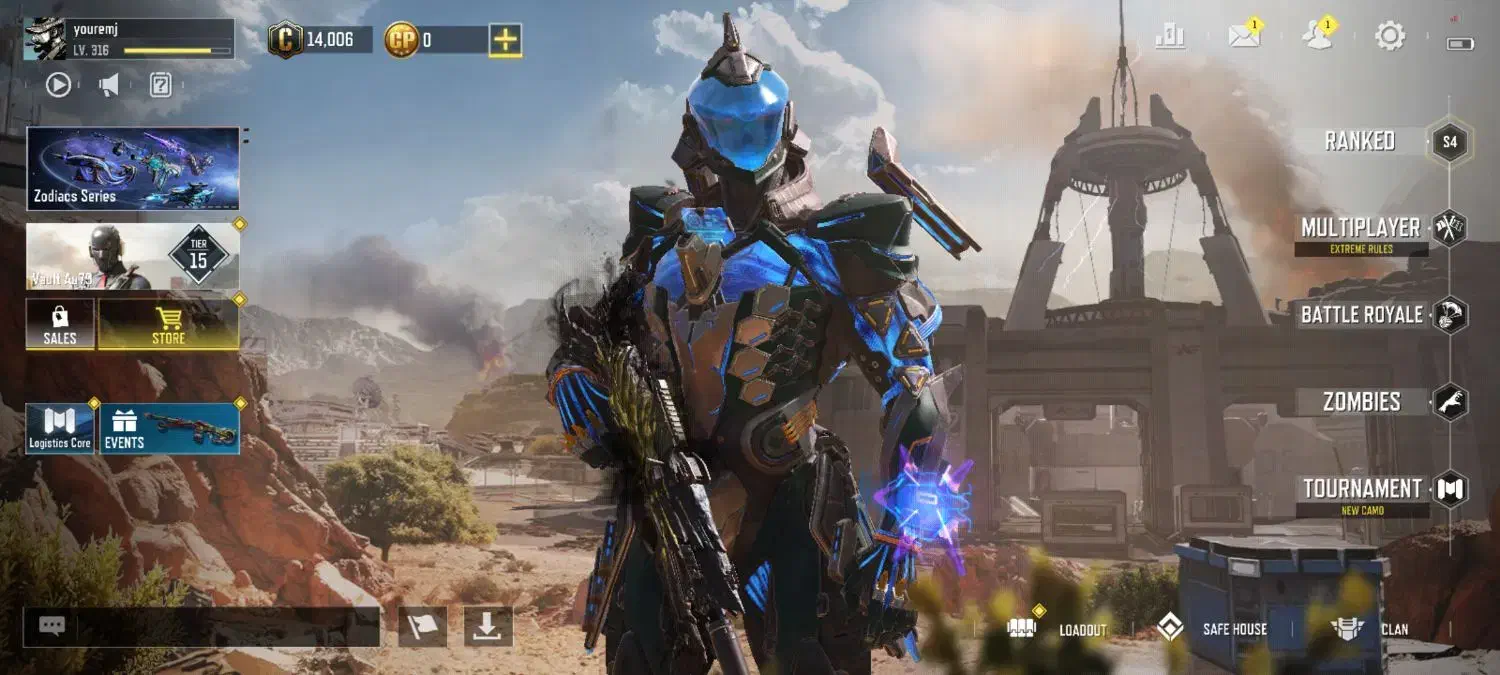The height and width of the screenshot is (675, 1500).
Task: Open the Zodiacs Series banner
Action: pyautogui.click(x=133, y=168)
